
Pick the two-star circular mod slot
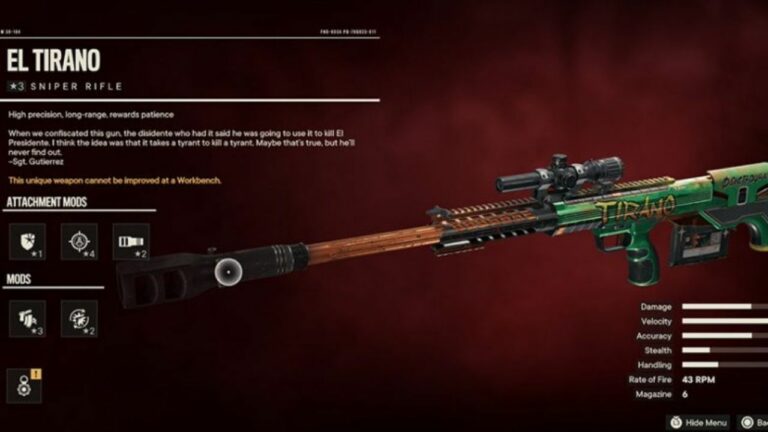point(79,318)
